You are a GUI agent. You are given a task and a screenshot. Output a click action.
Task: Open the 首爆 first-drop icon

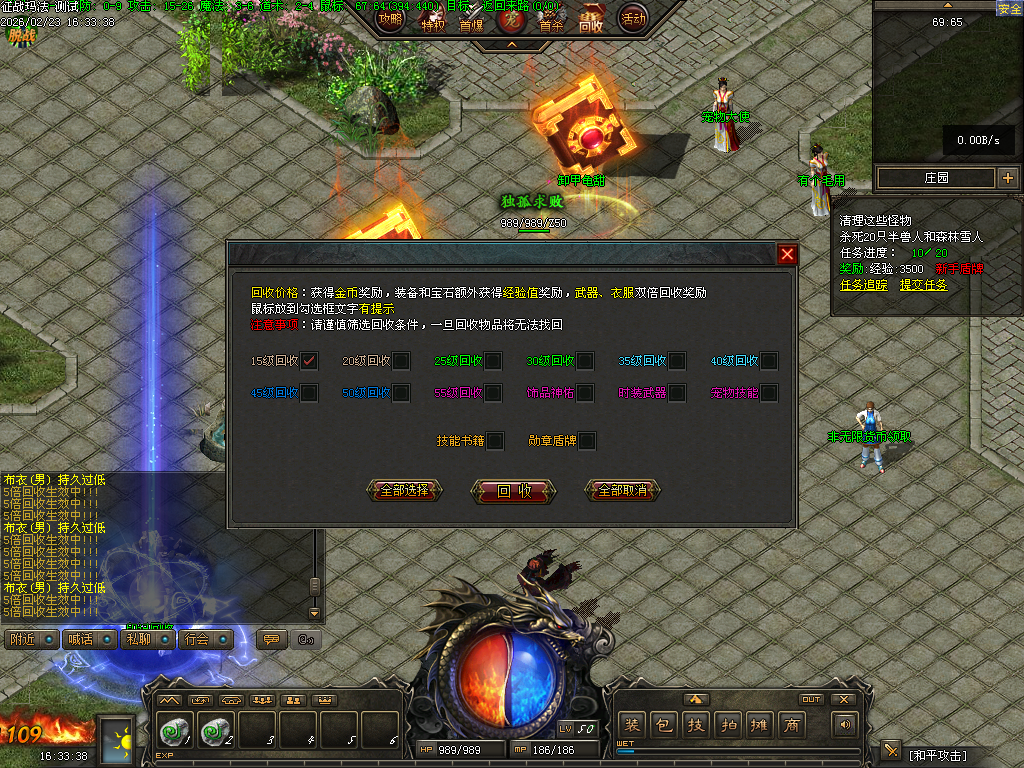[x=471, y=22]
